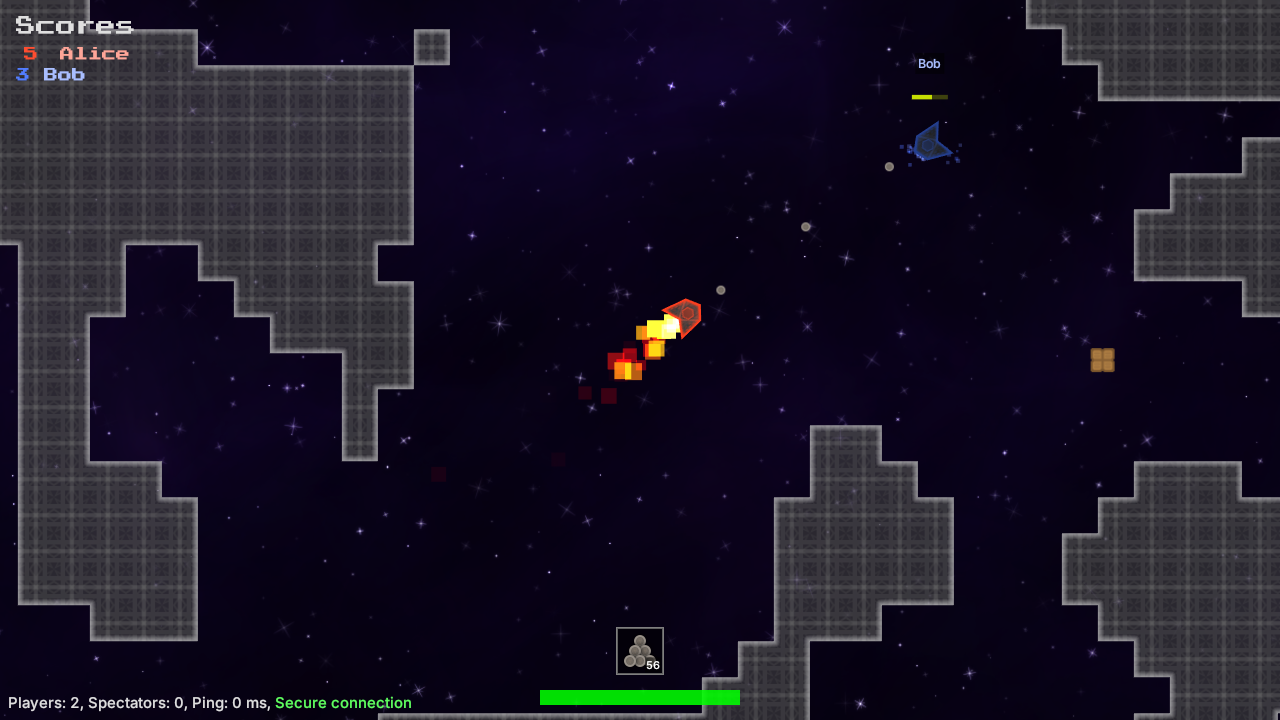Toggle Bob's name tag visibility
1280x720 pixels.
pyautogui.click(x=928, y=63)
